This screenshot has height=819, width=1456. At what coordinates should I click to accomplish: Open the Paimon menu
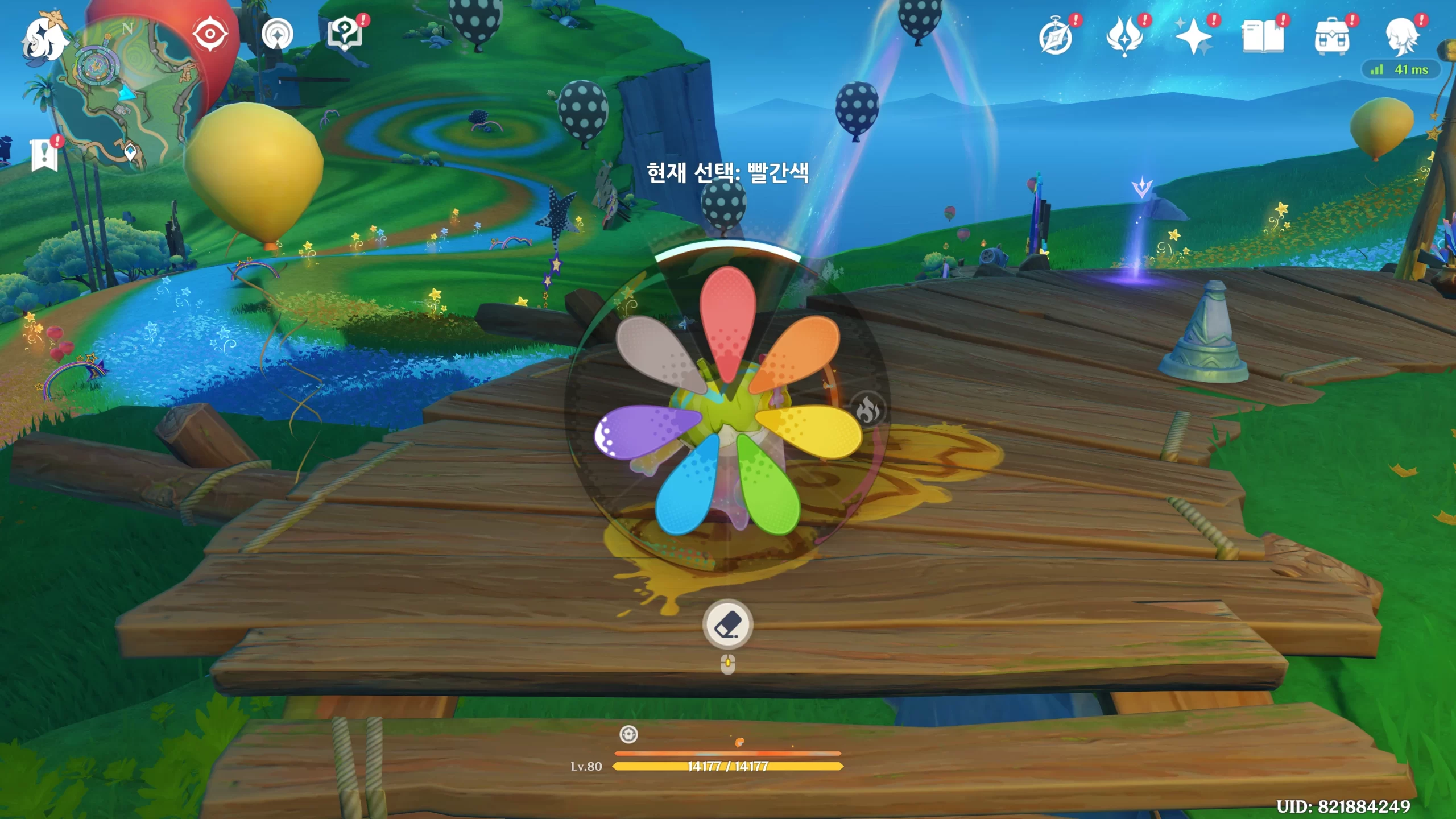click(43, 39)
